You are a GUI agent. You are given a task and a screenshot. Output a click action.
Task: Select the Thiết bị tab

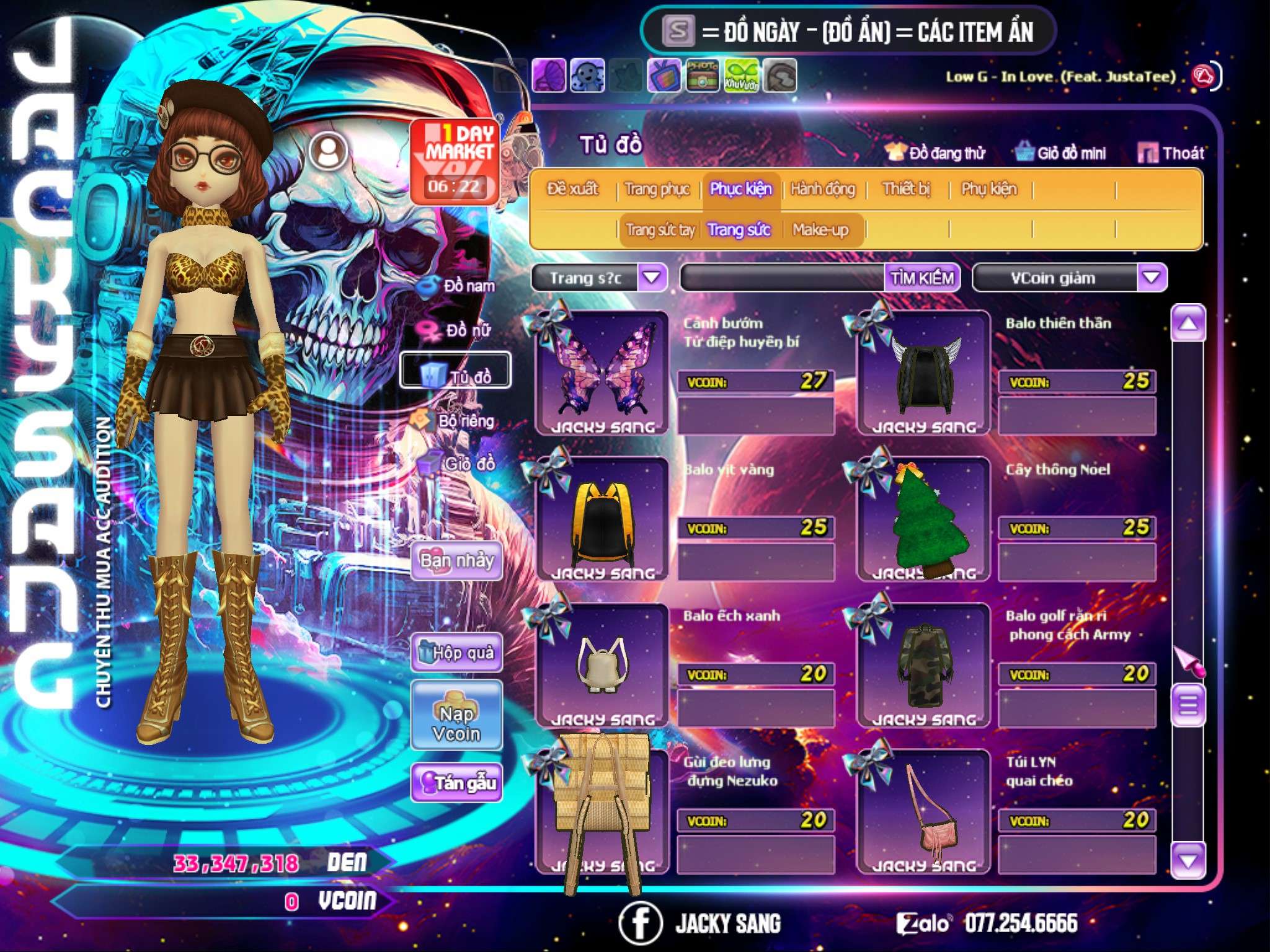(x=906, y=189)
